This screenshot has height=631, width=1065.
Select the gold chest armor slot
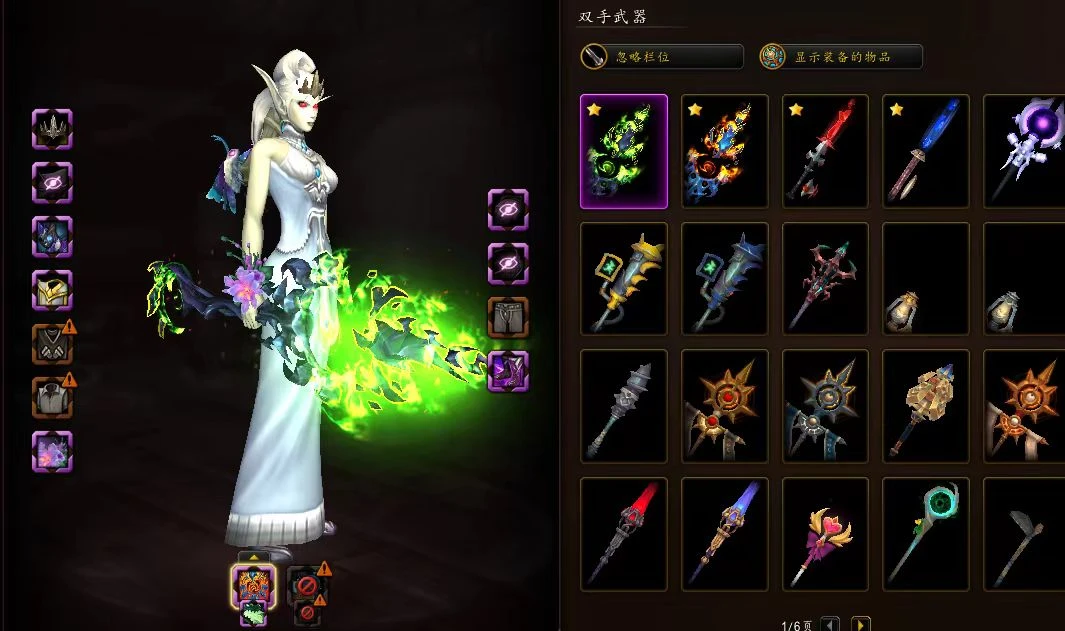pos(52,291)
